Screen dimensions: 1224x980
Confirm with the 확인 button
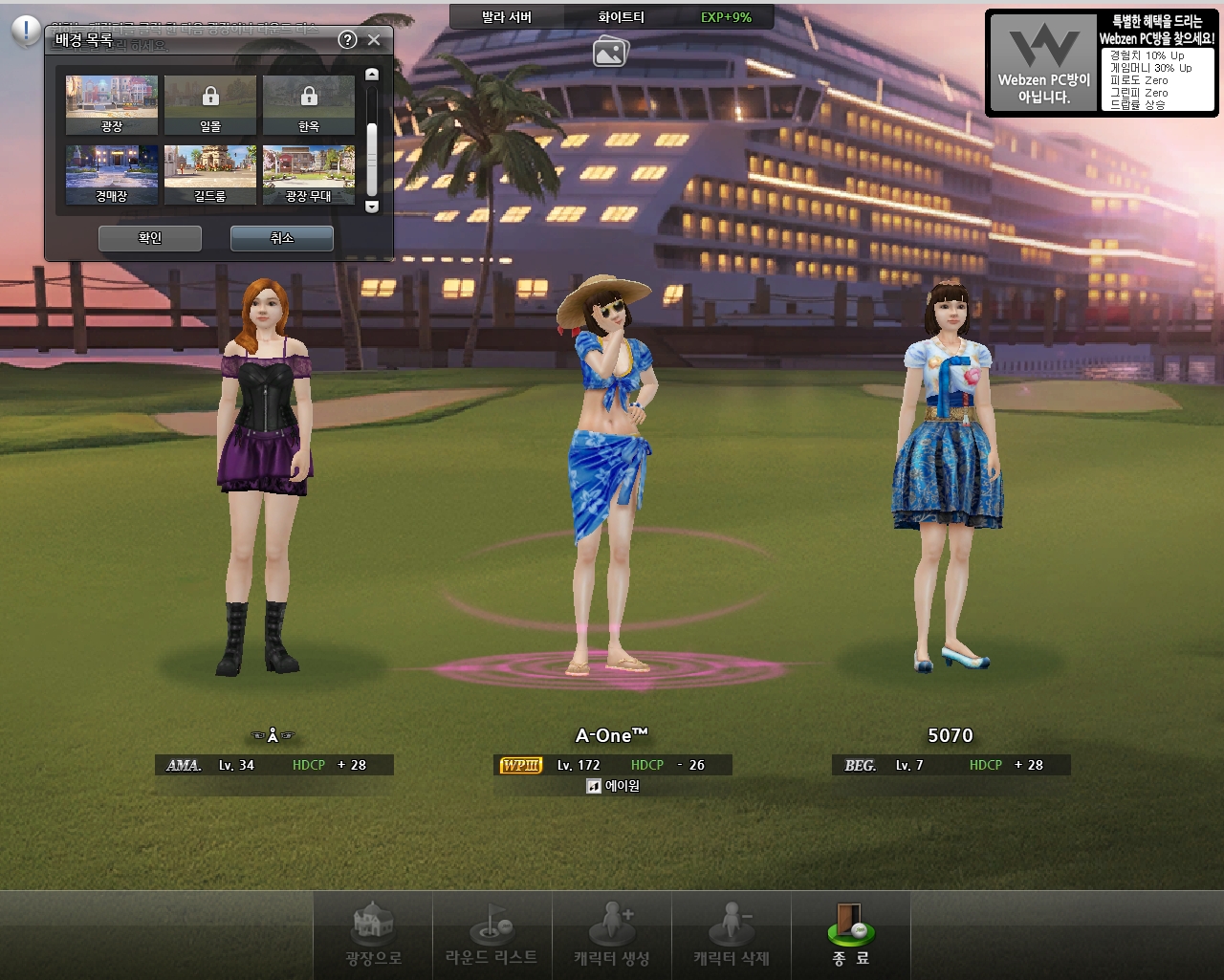(x=150, y=238)
